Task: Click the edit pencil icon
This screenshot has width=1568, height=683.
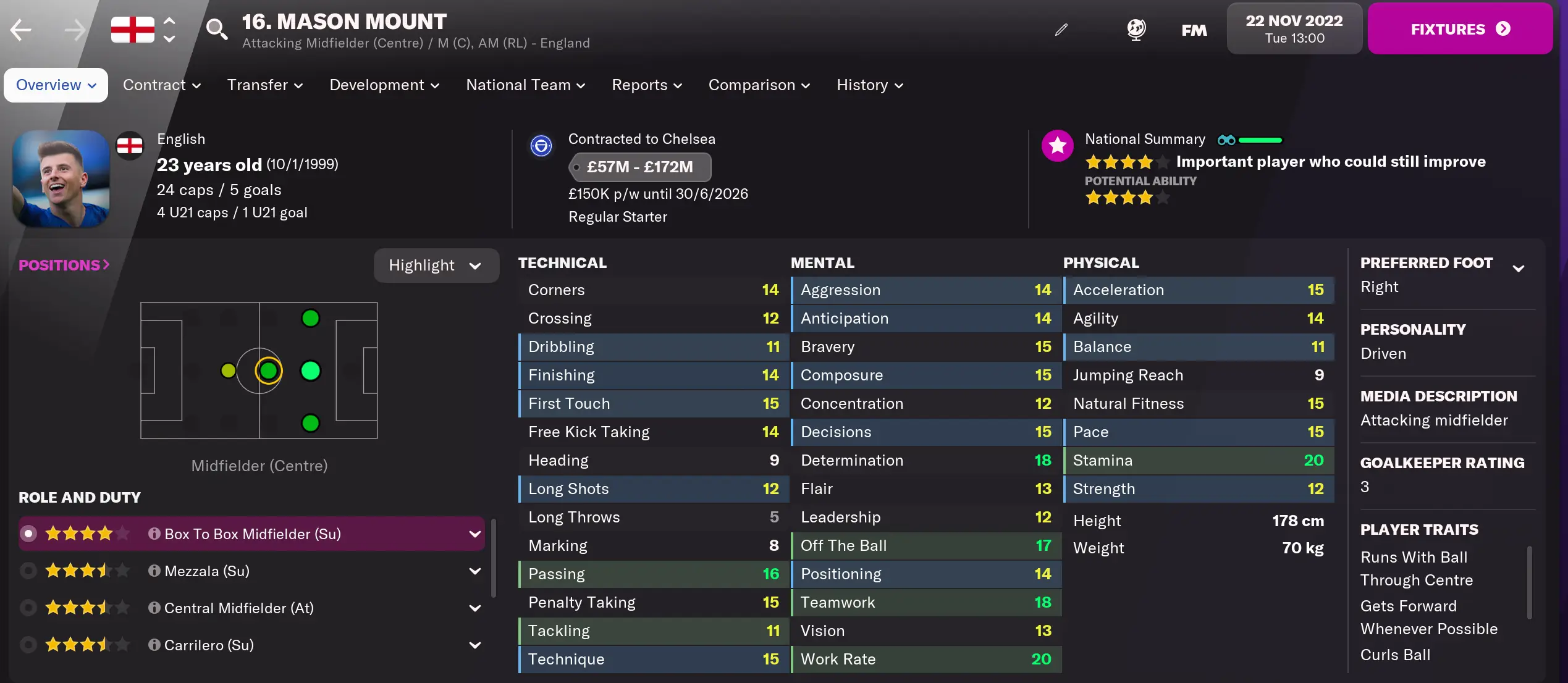Action: click(1061, 29)
